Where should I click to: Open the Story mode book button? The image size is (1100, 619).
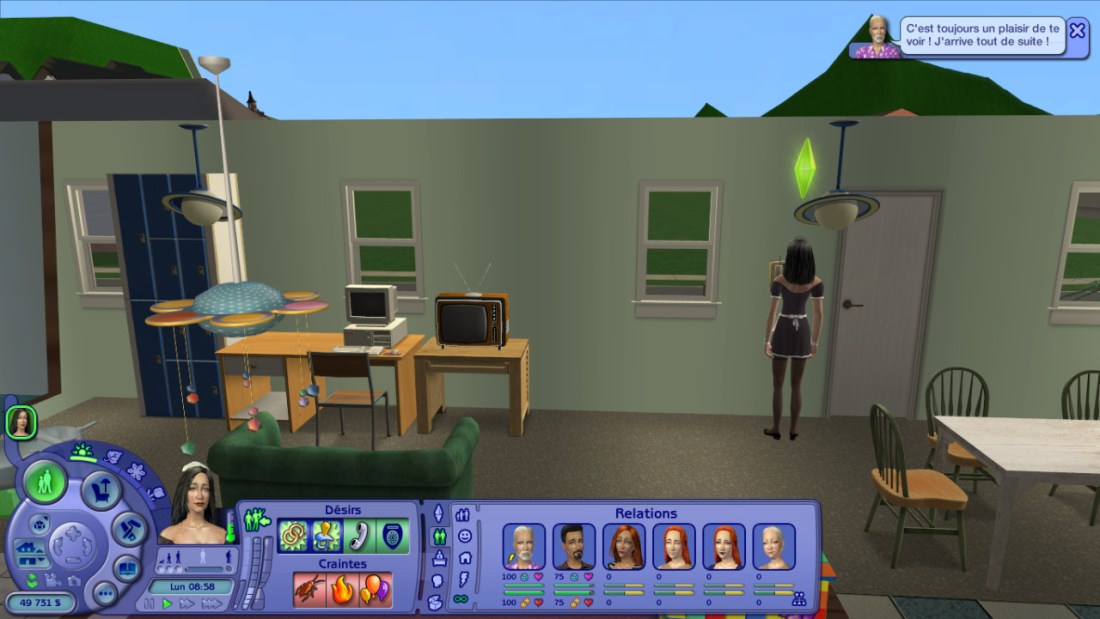(127, 568)
